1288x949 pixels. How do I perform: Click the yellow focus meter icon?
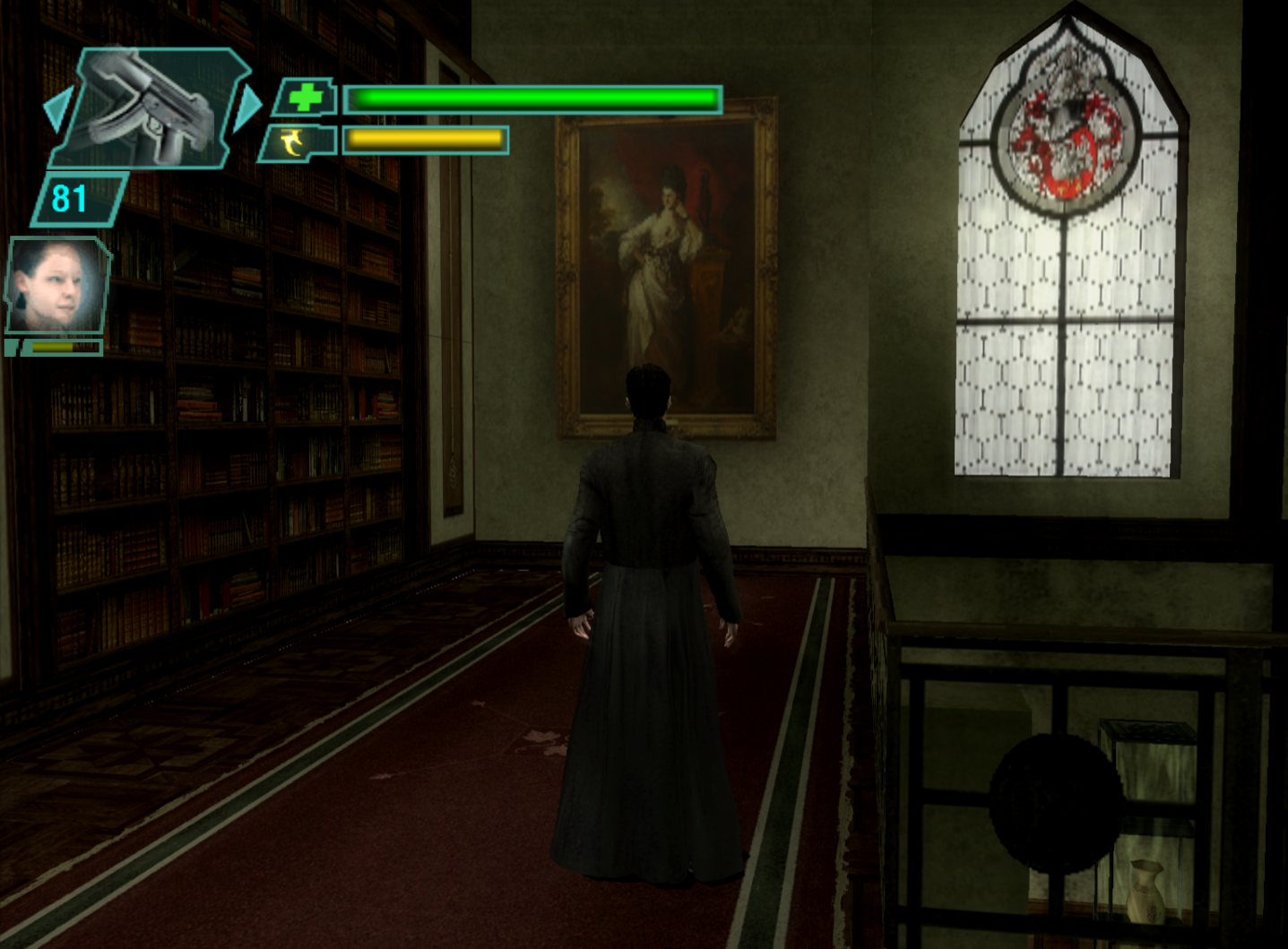(x=293, y=142)
